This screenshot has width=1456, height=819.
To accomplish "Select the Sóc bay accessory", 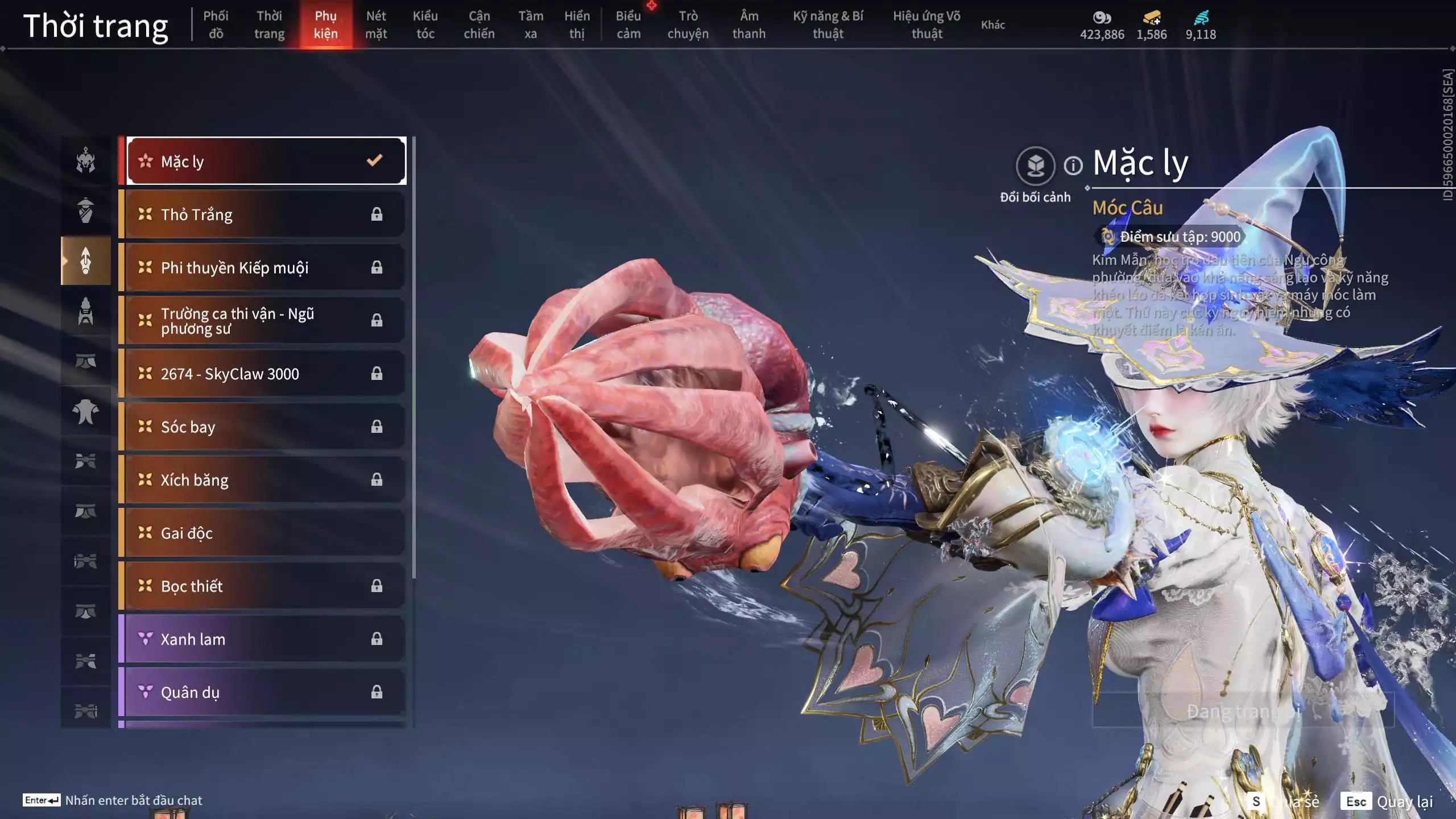I will click(x=266, y=427).
